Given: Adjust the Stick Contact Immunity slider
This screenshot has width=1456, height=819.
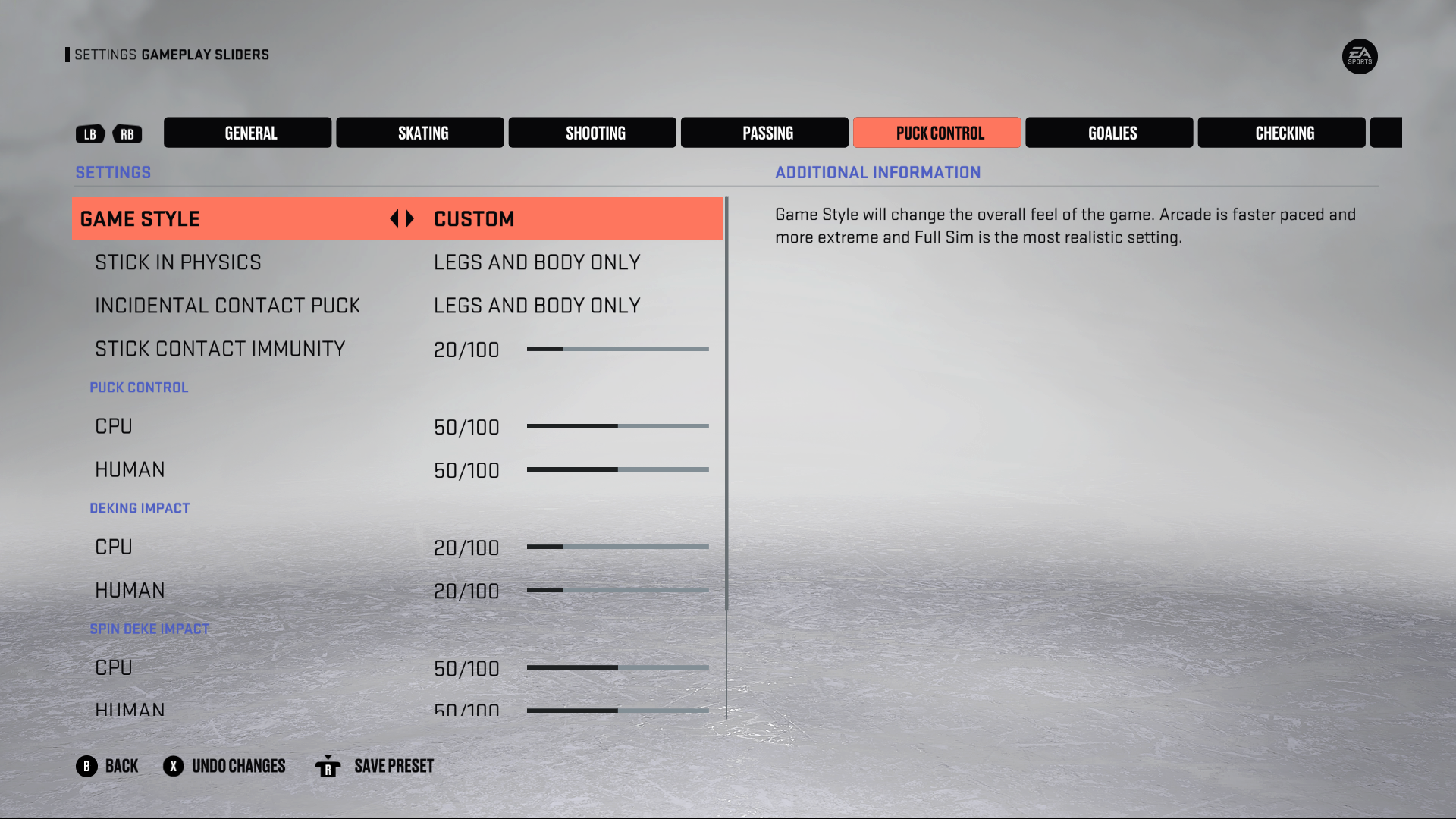Looking at the screenshot, I should point(617,349).
